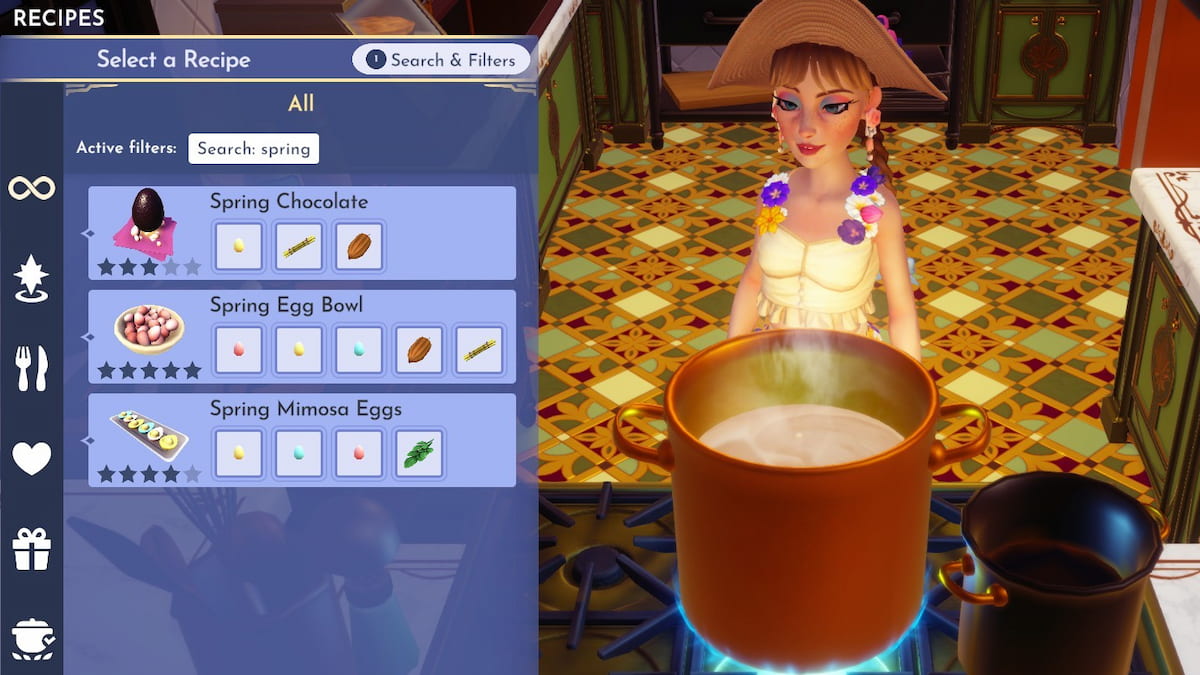Click the mint leaf ingredient in Mimosa Eggs
Viewport: 1200px width, 675px height.
[419, 453]
